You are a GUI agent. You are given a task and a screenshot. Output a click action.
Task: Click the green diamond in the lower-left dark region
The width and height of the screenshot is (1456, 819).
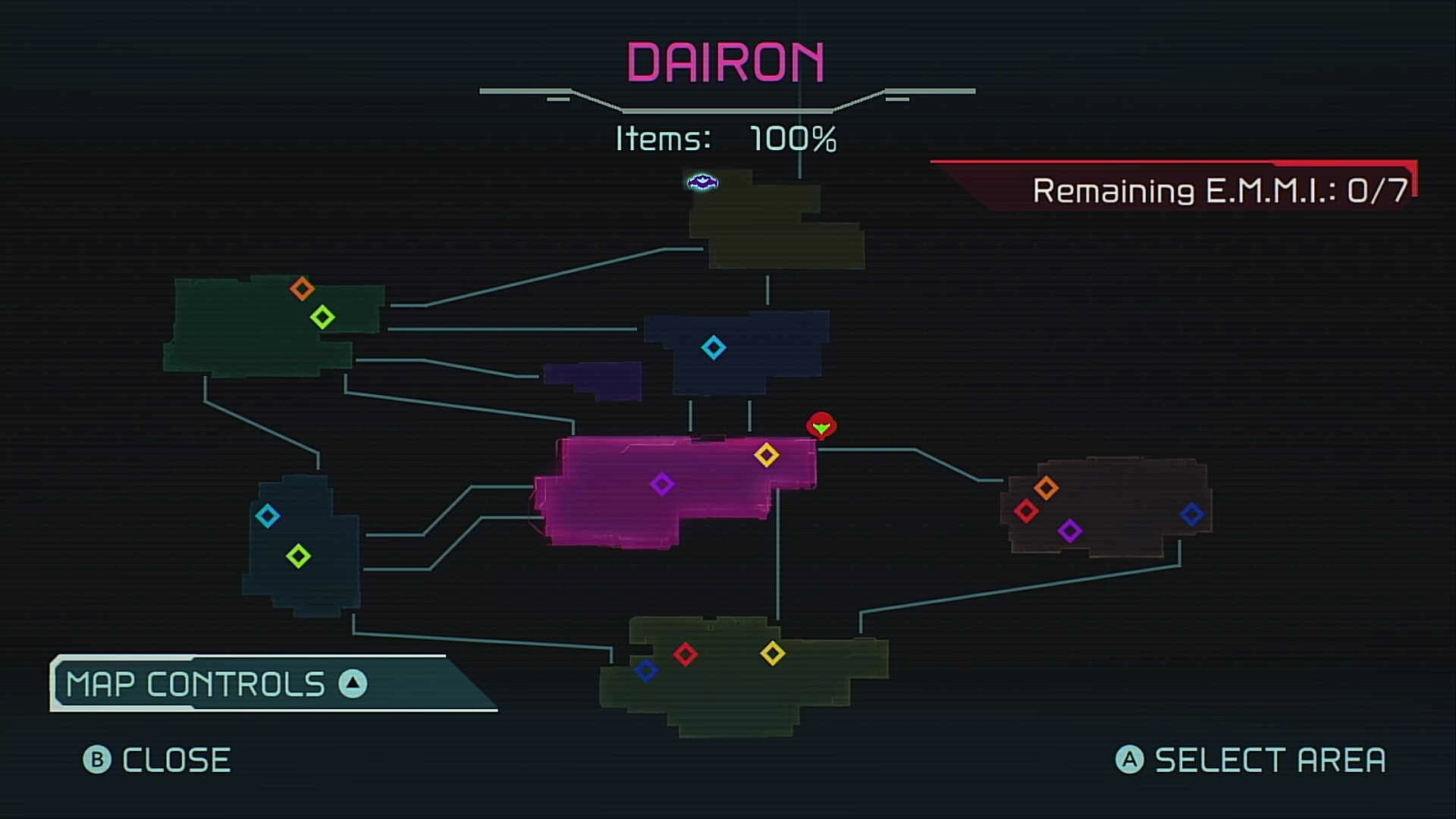(x=299, y=554)
